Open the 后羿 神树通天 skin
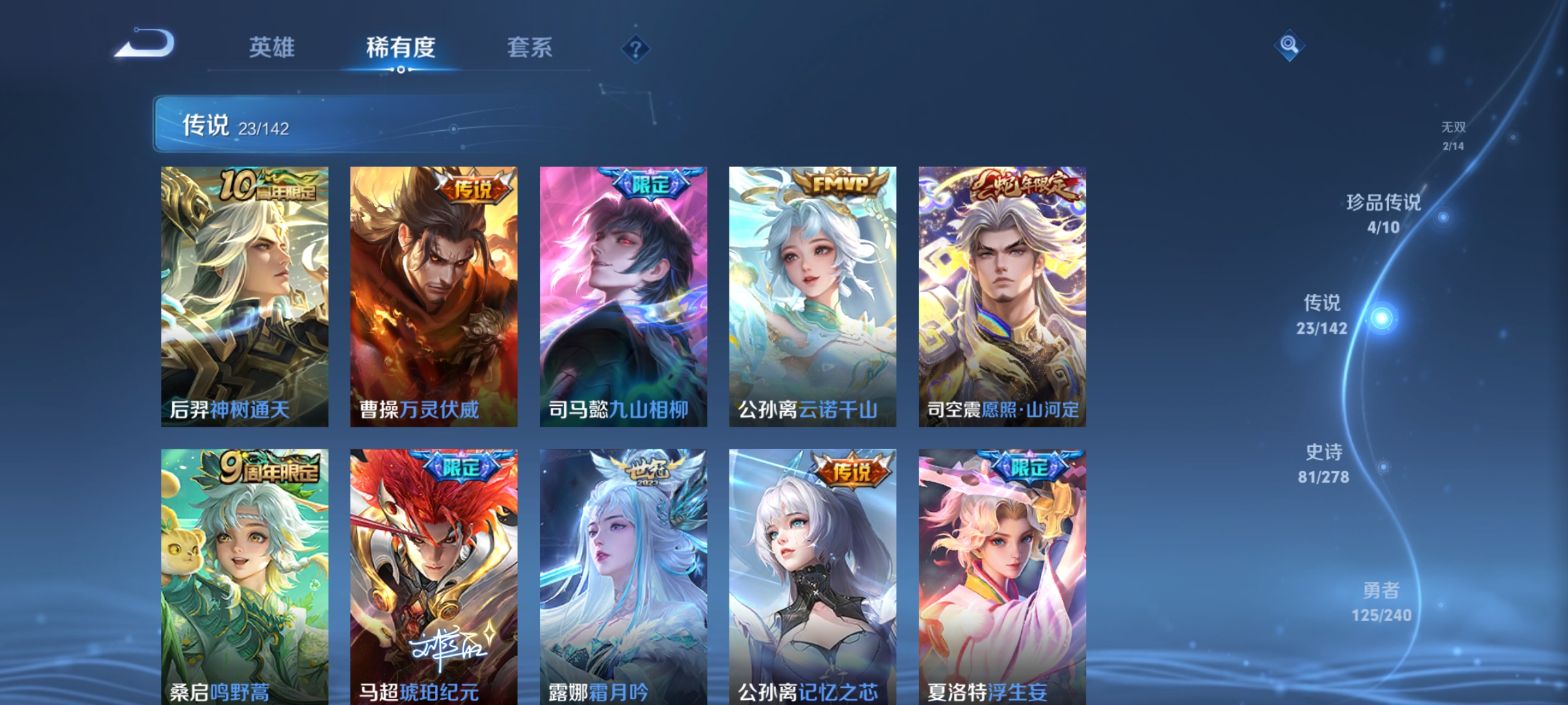The image size is (1568, 705). 247,293
